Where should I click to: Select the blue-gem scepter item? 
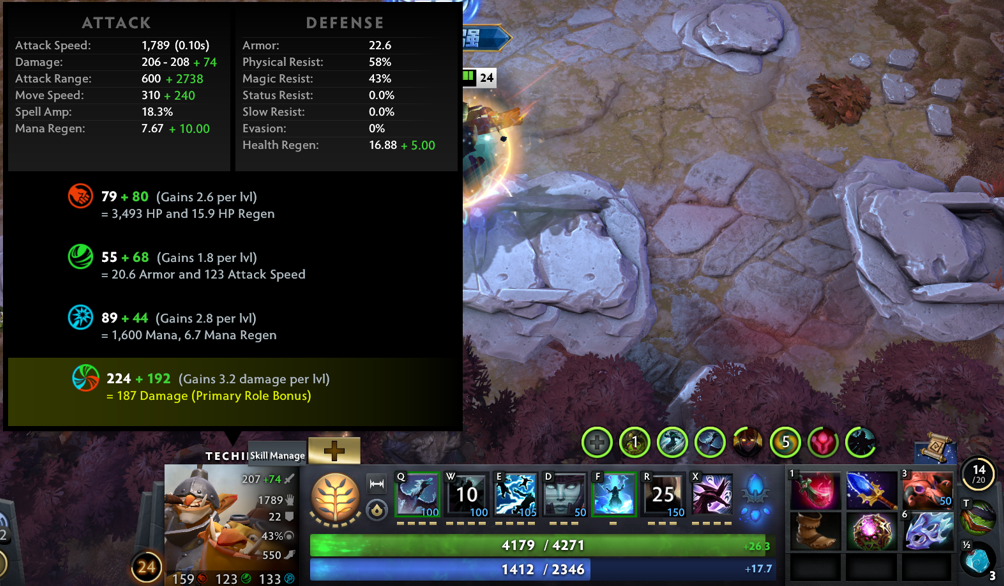pos(872,491)
